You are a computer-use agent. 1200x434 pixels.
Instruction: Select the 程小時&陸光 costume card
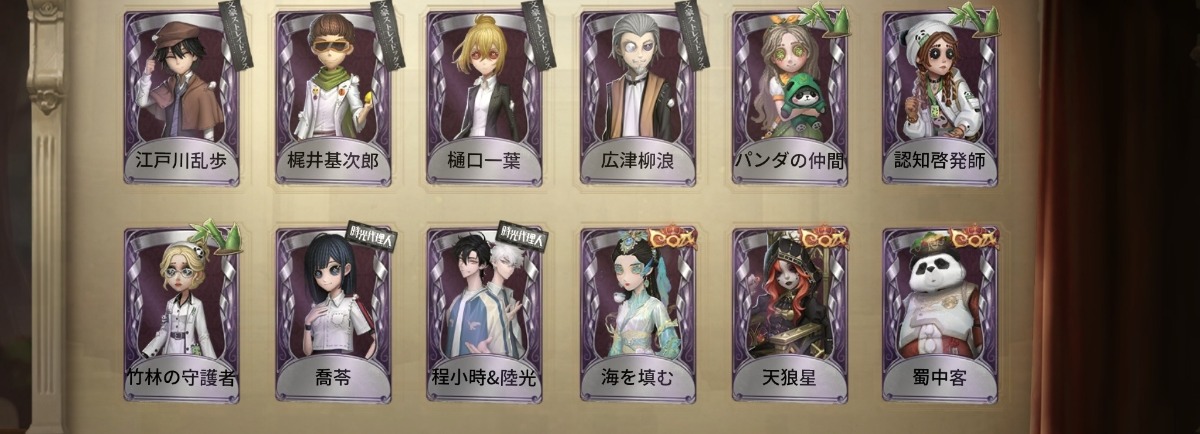coord(485,314)
